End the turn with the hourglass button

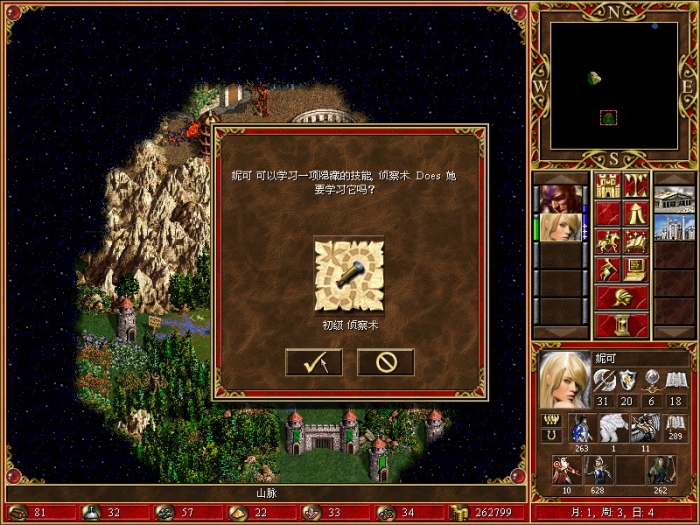pos(621,325)
